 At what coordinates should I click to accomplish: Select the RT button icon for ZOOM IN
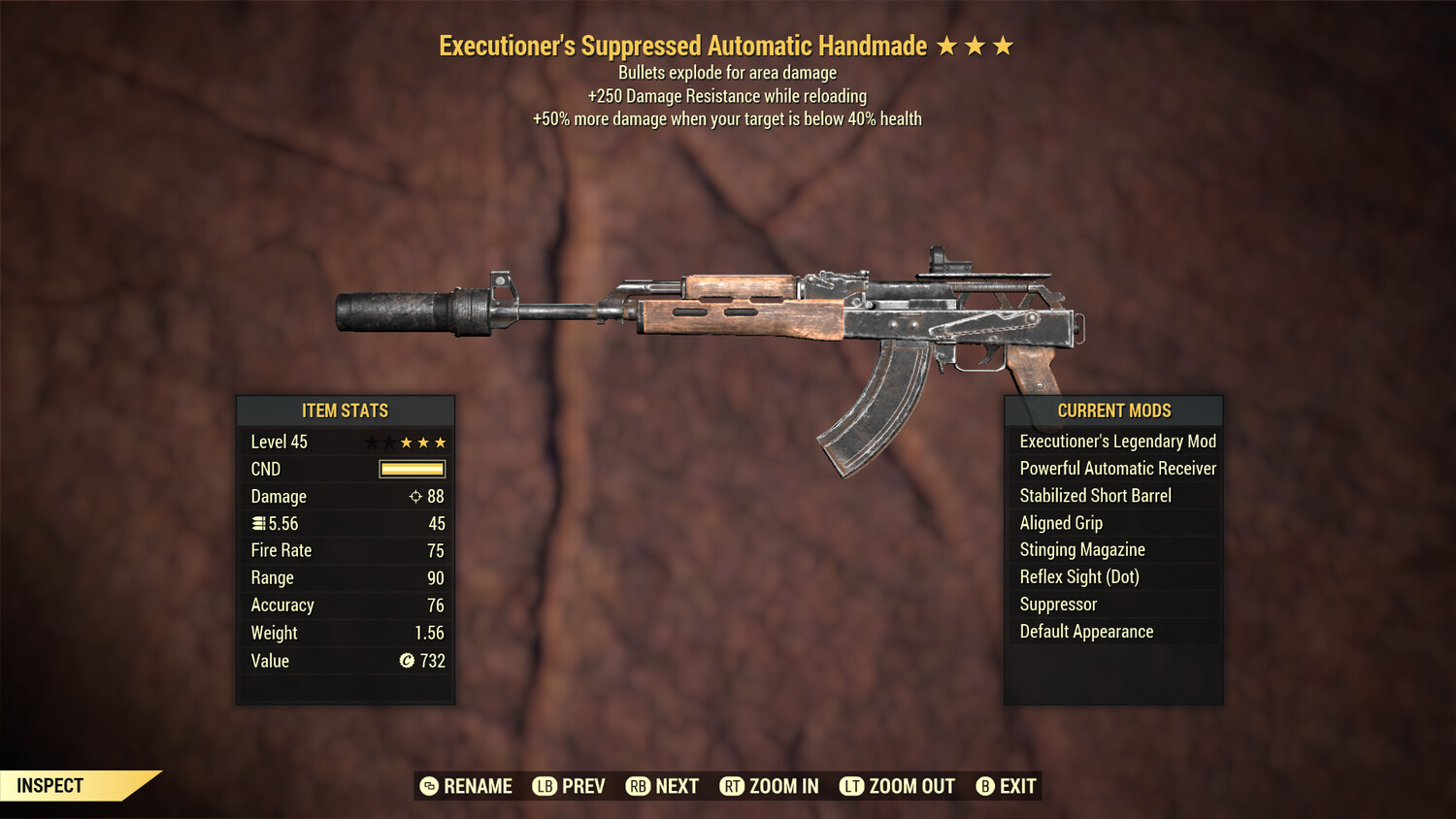pyautogui.click(x=735, y=786)
